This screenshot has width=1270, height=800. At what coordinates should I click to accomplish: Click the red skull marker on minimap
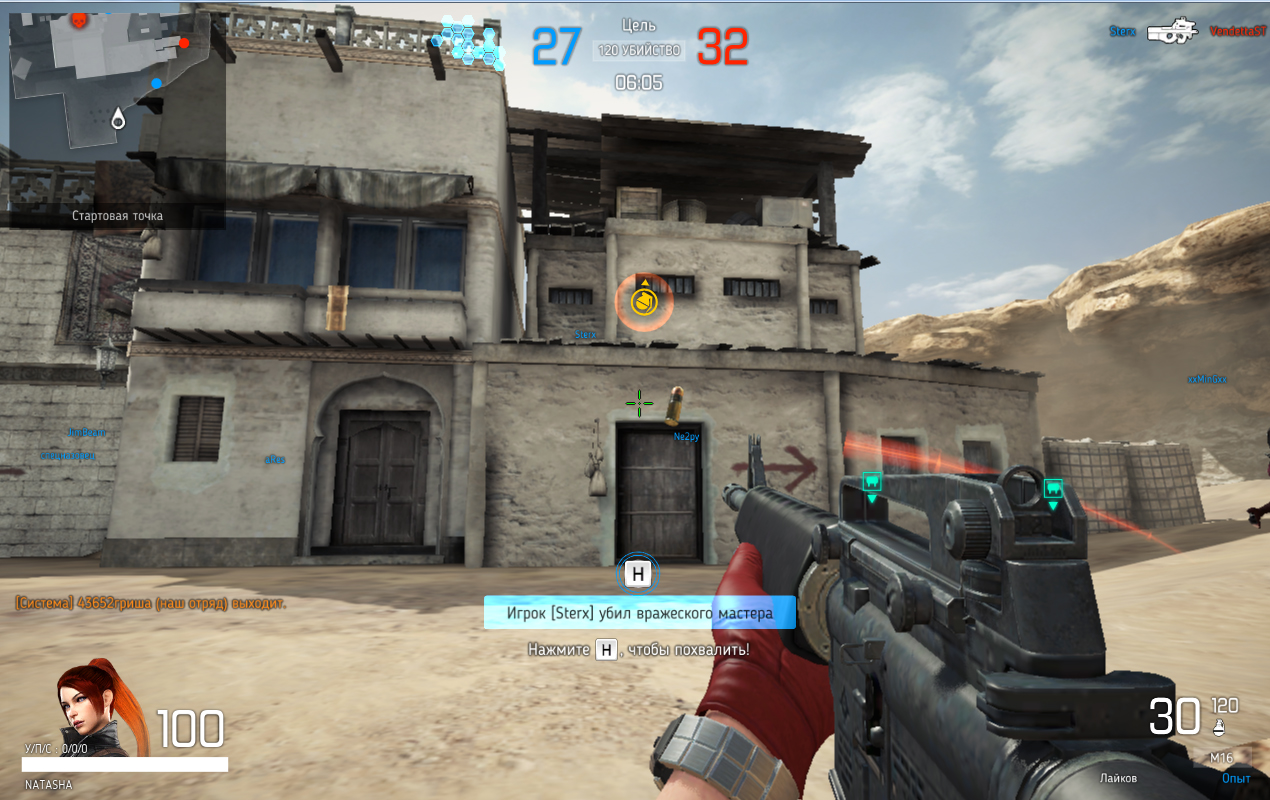pos(79,19)
